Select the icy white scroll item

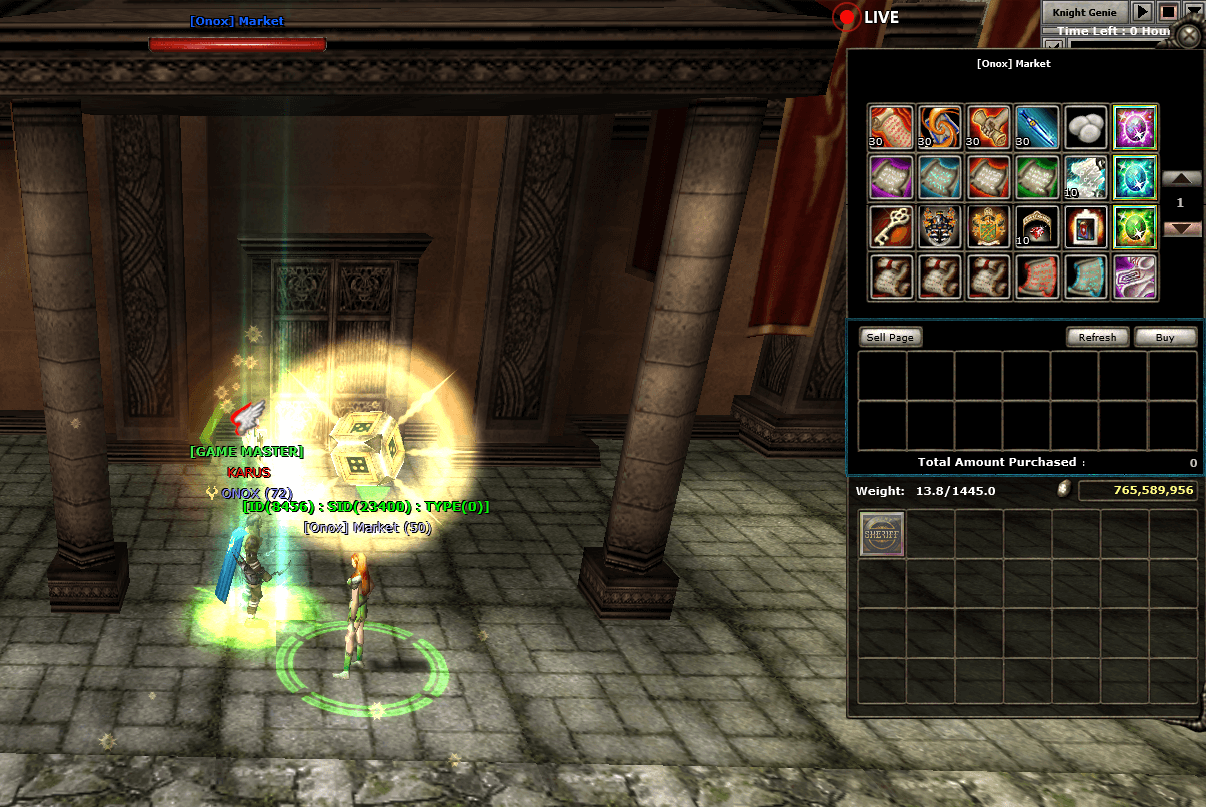[1085, 177]
